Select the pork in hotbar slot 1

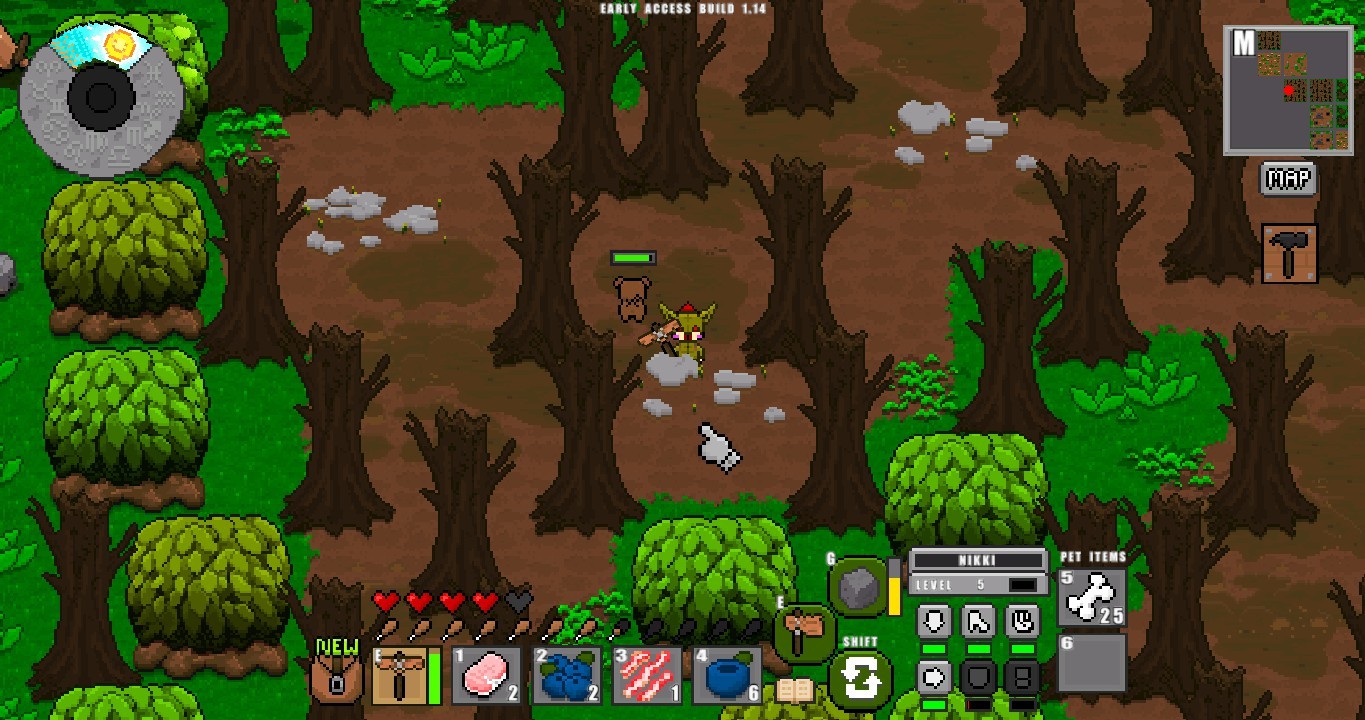tap(487, 678)
